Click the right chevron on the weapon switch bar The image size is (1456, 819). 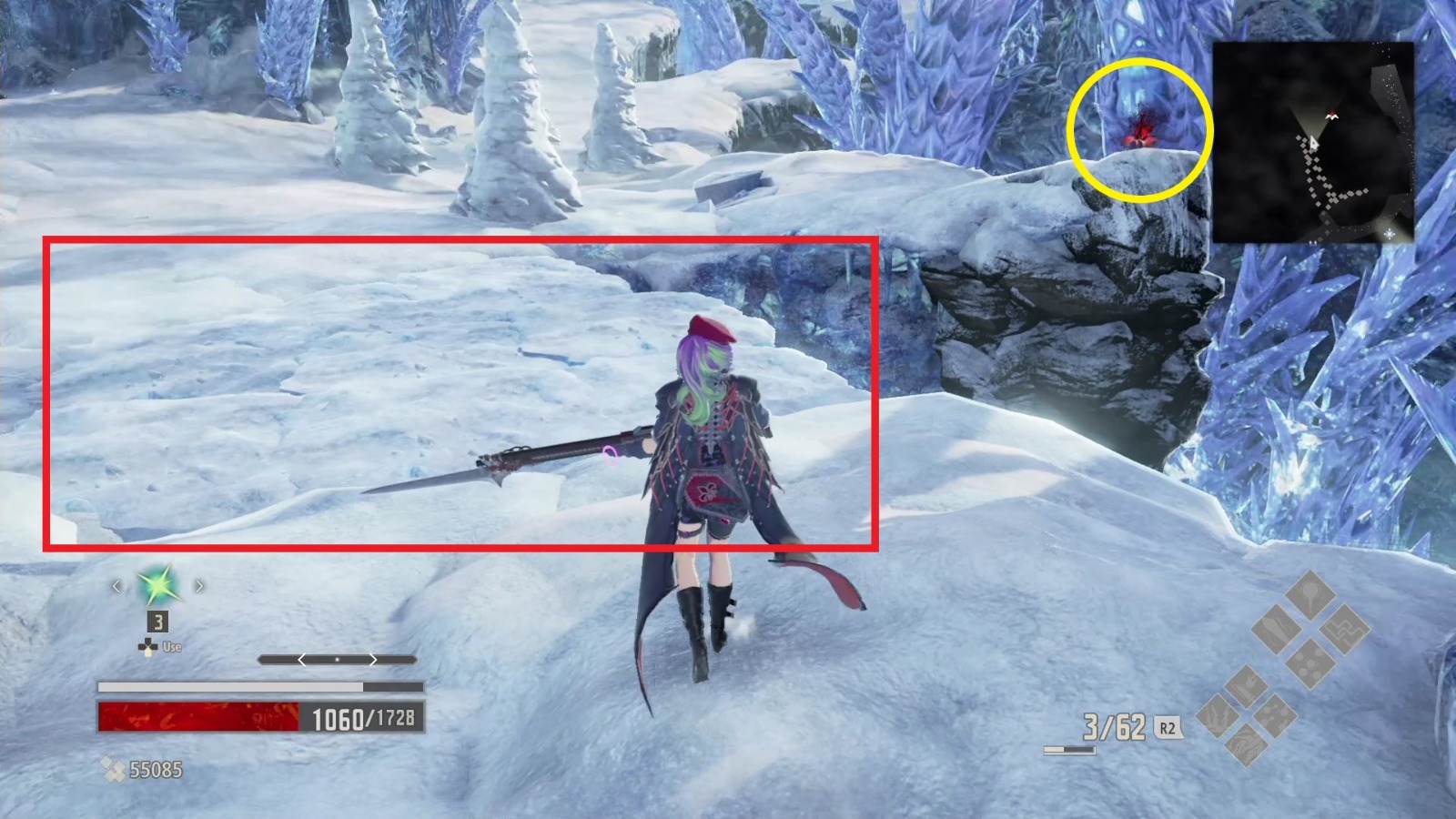point(373,660)
